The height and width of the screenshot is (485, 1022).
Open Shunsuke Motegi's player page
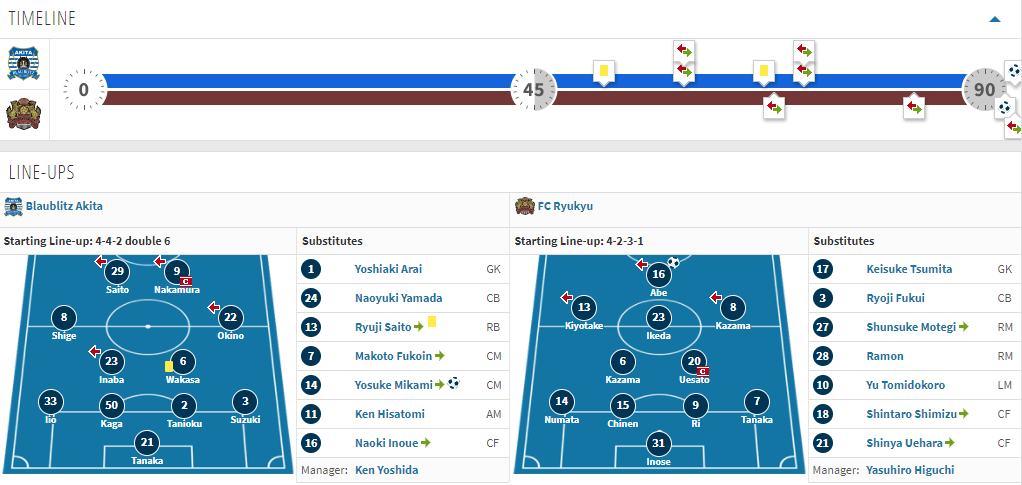910,327
